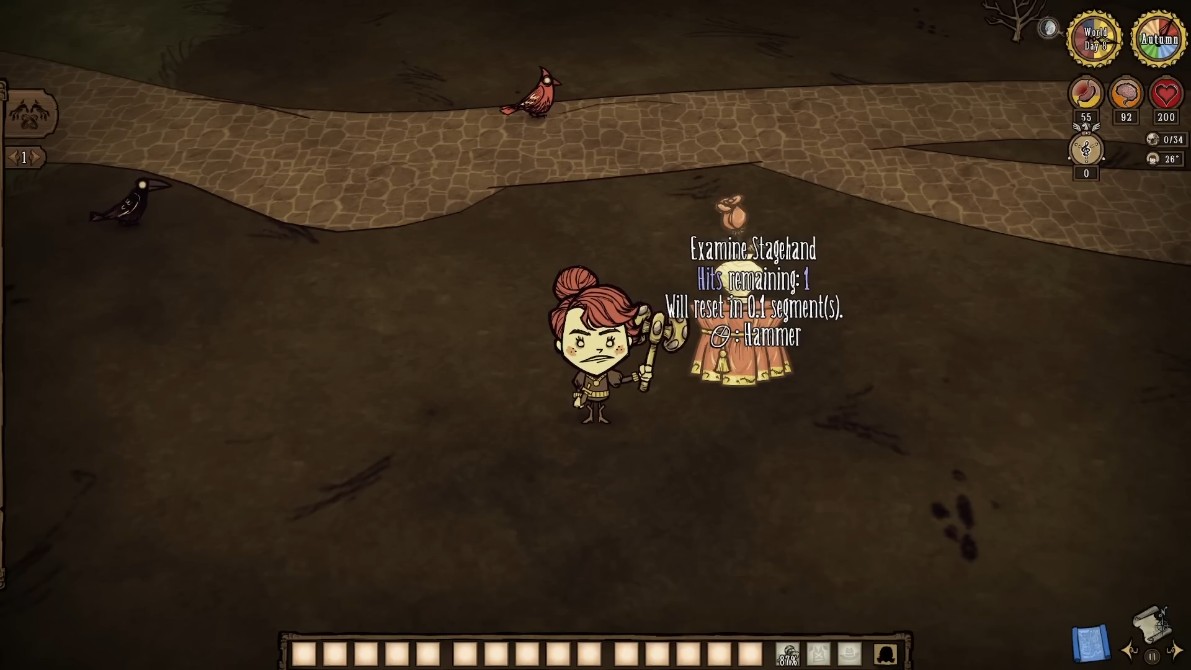The height and width of the screenshot is (670, 1191).
Task: Open the blue blueprint scroll
Action: click(x=1090, y=642)
